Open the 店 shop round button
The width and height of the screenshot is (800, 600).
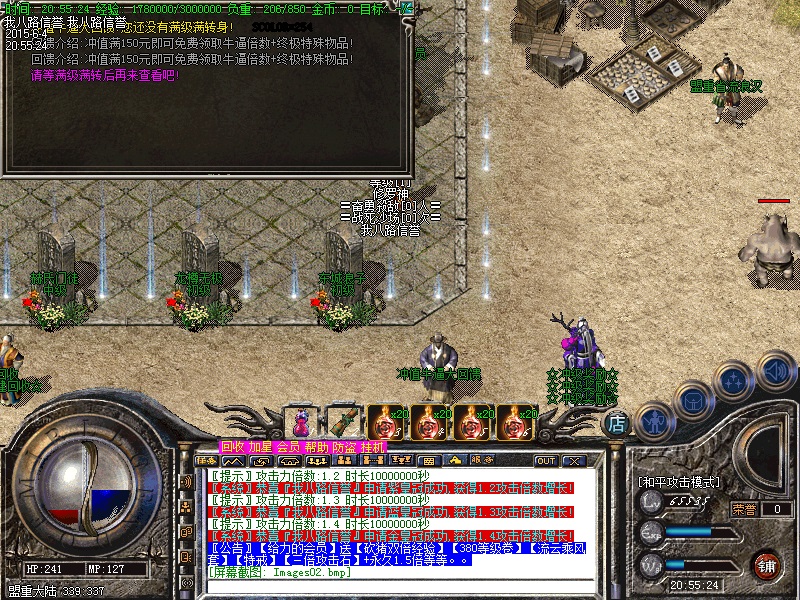click(x=618, y=423)
